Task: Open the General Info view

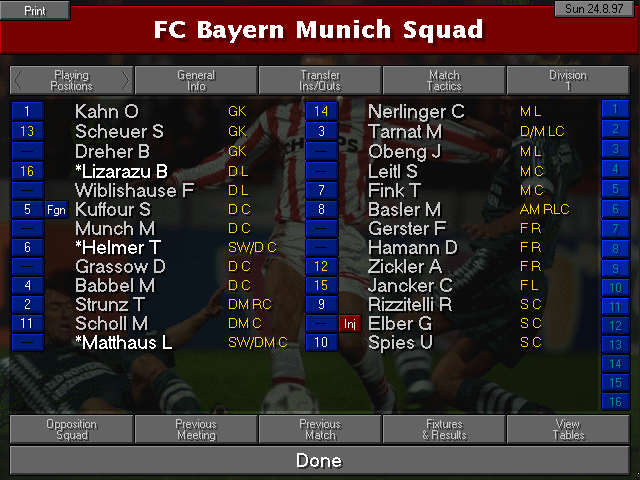Action: tap(196, 80)
